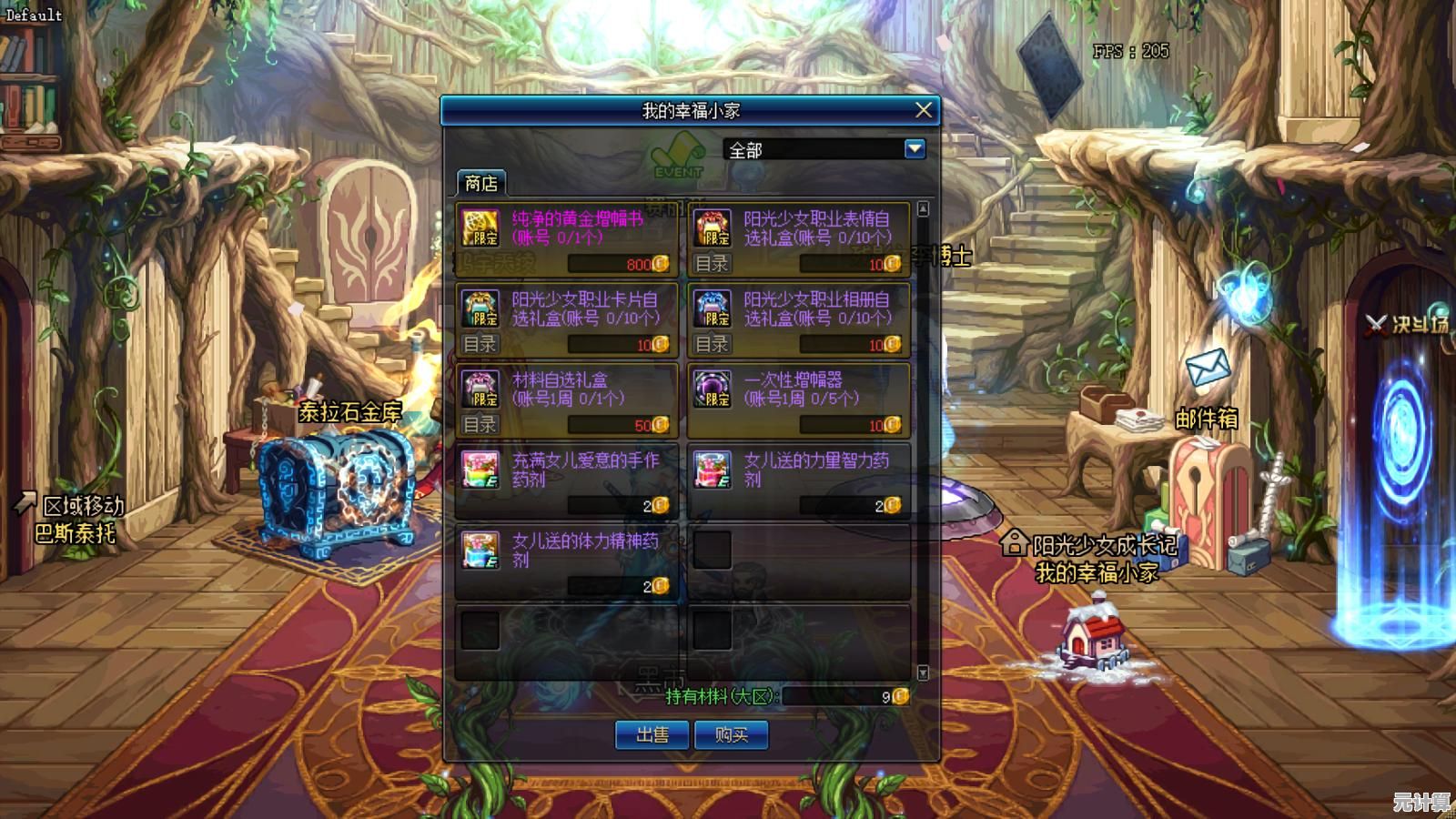This screenshot has width=1456, height=819.
Task: Click the shop list scroll-down arrow
Action: tap(923, 672)
